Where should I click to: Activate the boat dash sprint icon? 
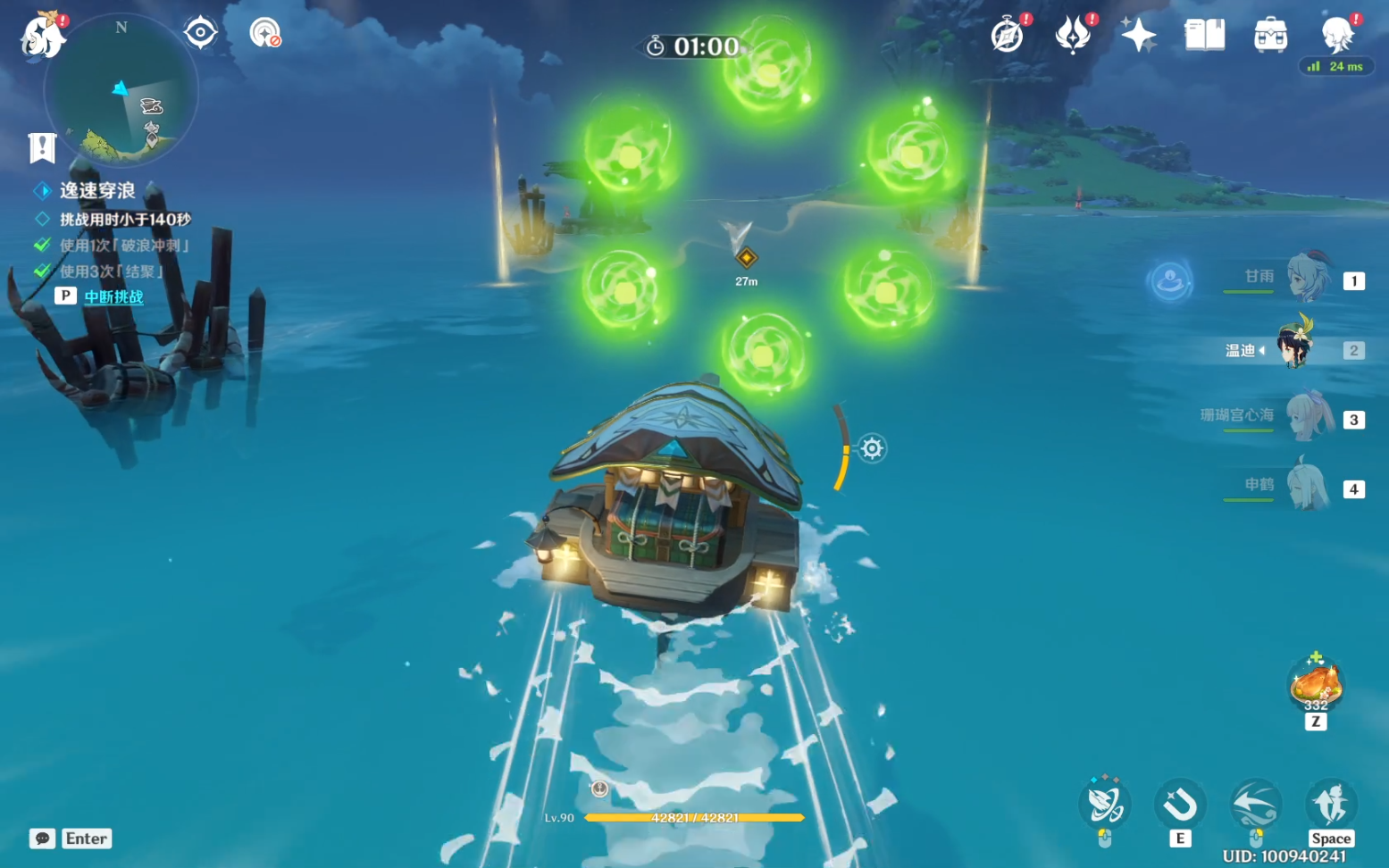[x=1255, y=805]
